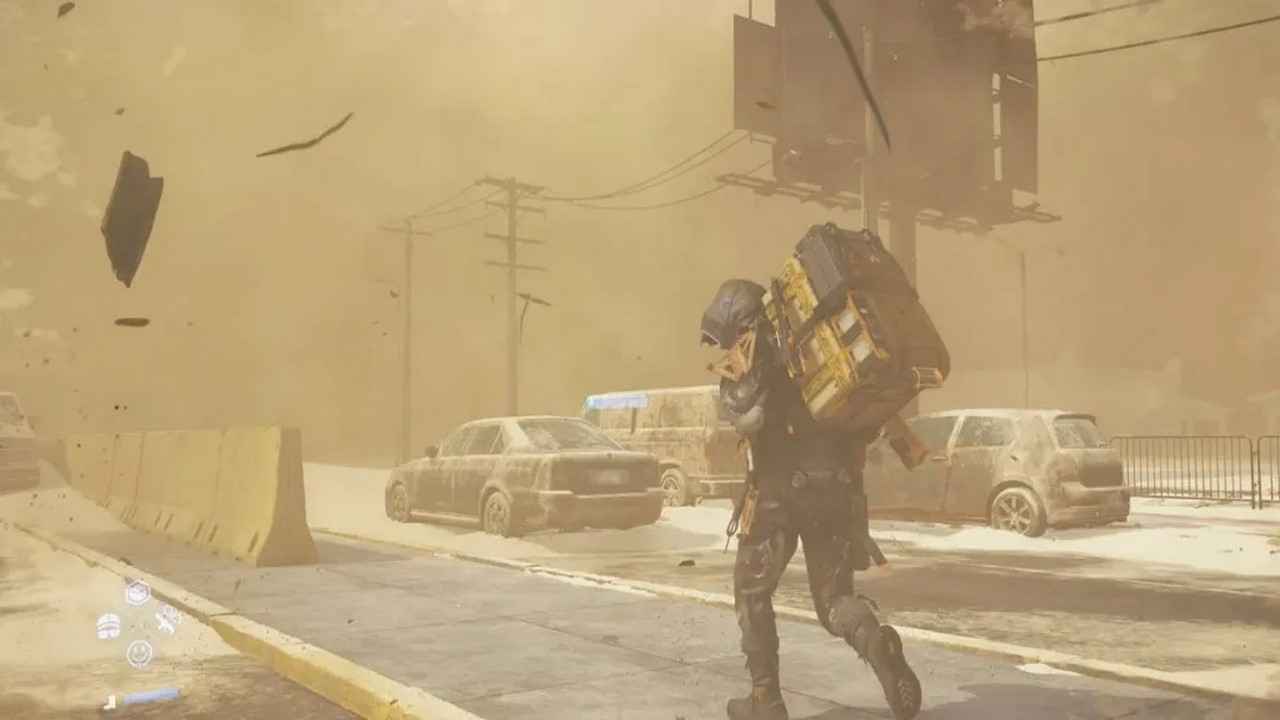This screenshot has height=720, width=1280.
Task: Click the blue XP progress bar
Action: tap(152, 695)
